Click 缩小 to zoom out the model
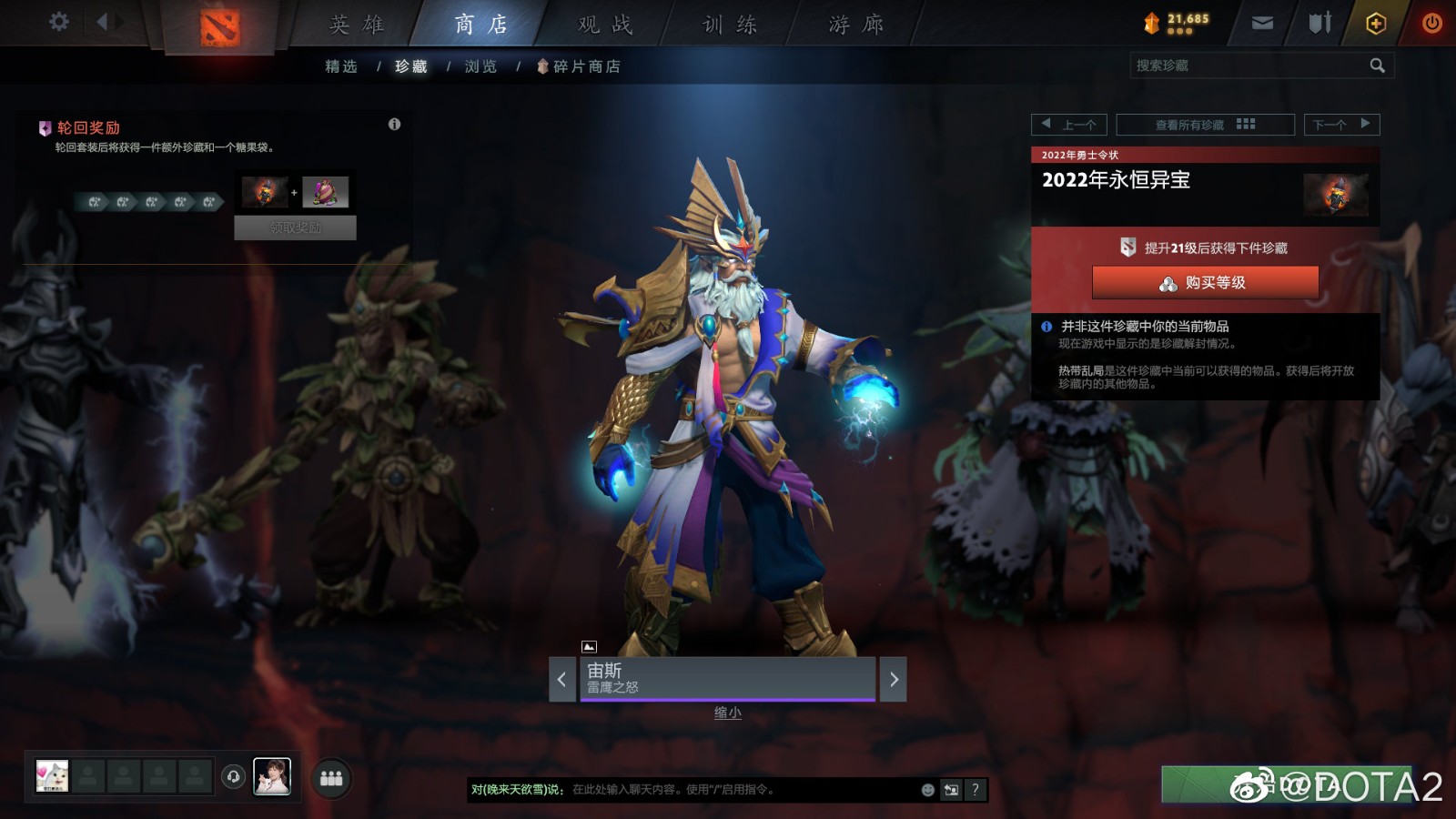This screenshot has width=1456, height=819. tap(727, 713)
